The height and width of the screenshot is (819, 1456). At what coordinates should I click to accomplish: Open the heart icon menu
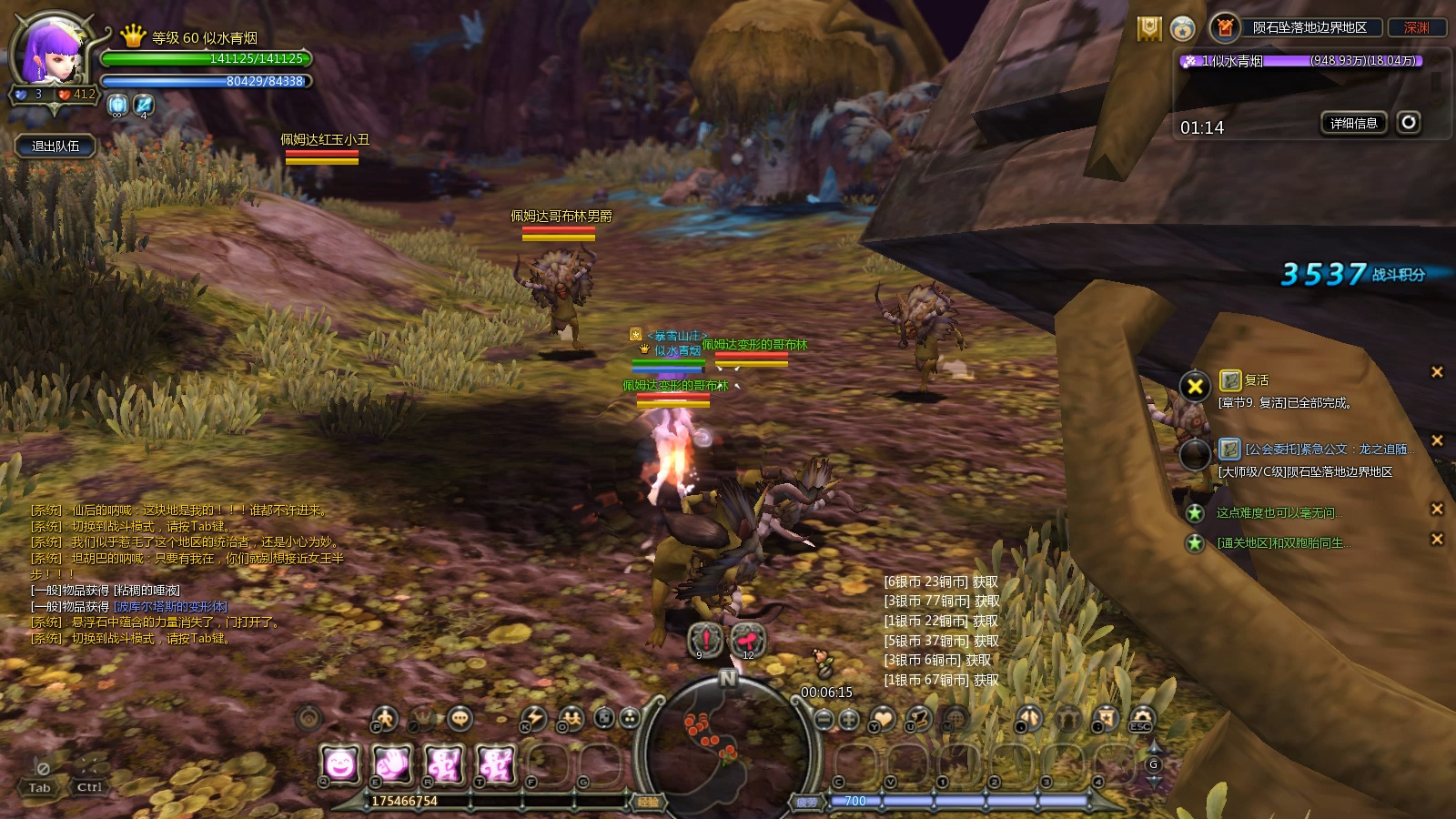coord(882,719)
